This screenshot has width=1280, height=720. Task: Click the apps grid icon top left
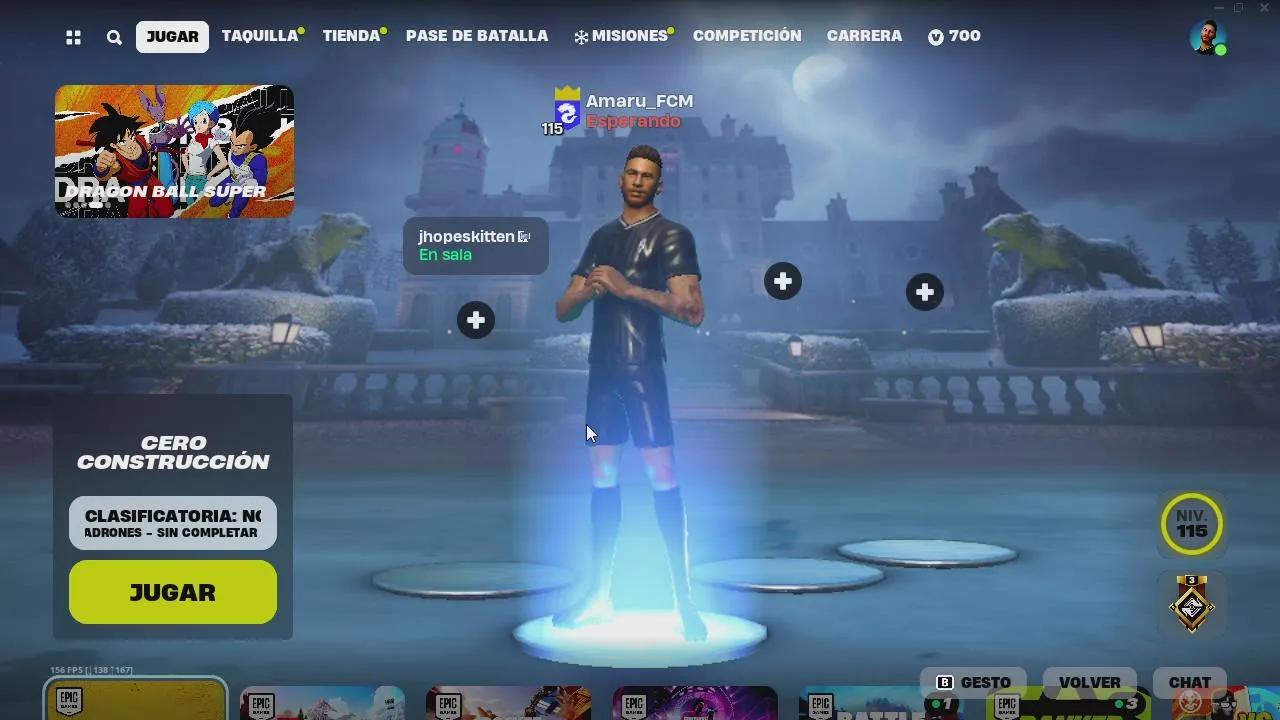[72, 36]
